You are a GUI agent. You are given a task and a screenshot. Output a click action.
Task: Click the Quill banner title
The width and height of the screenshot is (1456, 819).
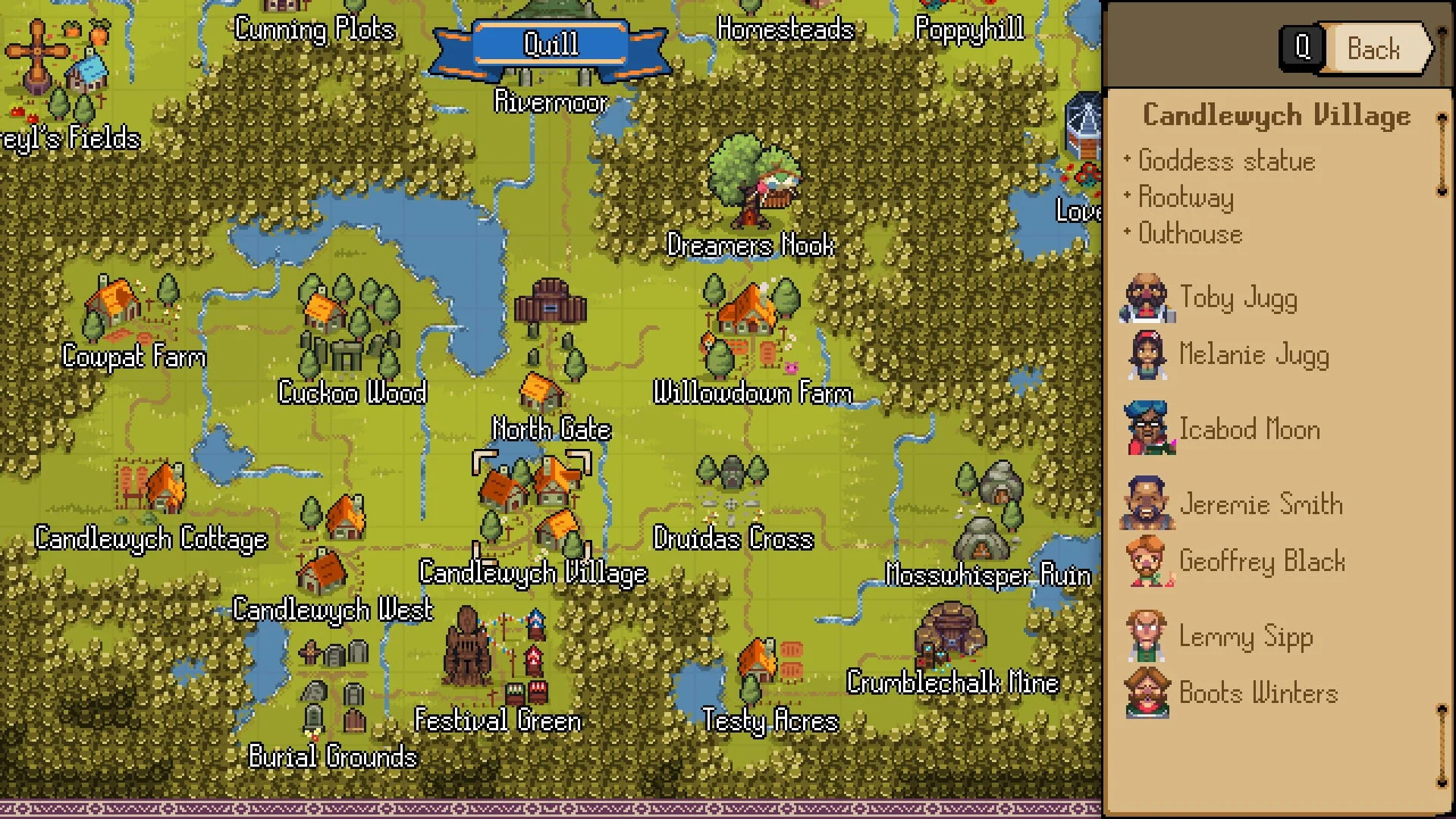(551, 44)
